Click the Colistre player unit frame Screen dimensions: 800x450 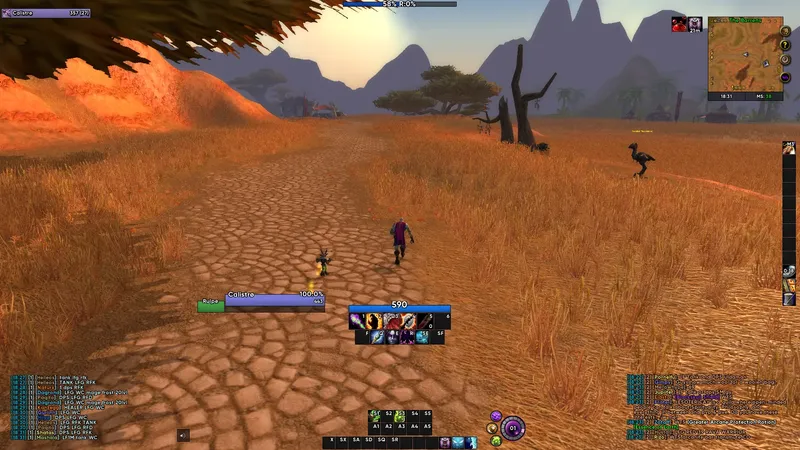tap(48, 13)
